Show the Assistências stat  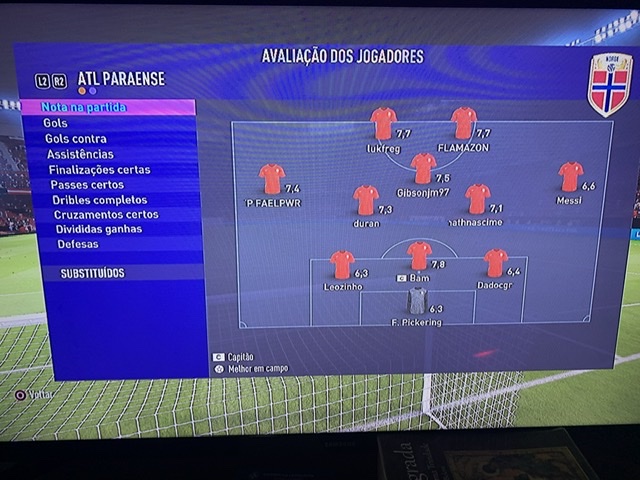(x=80, y=154)
